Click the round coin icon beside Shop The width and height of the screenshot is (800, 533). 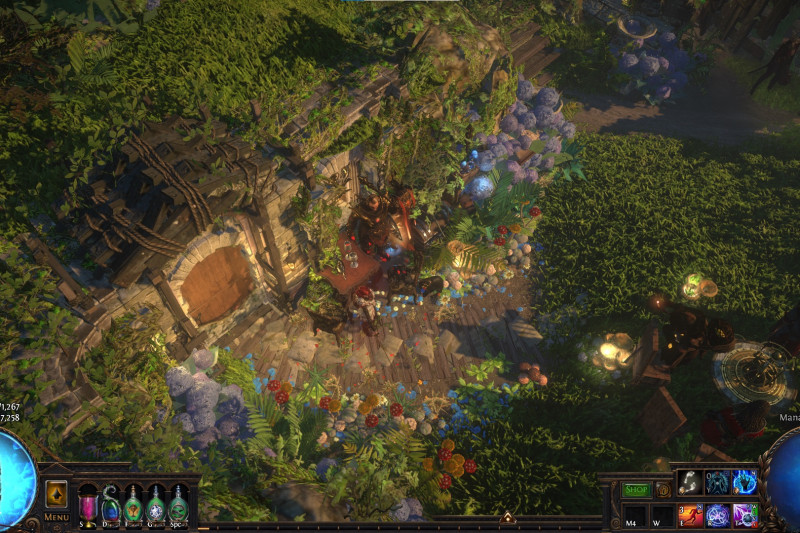(x=663, y=490)
